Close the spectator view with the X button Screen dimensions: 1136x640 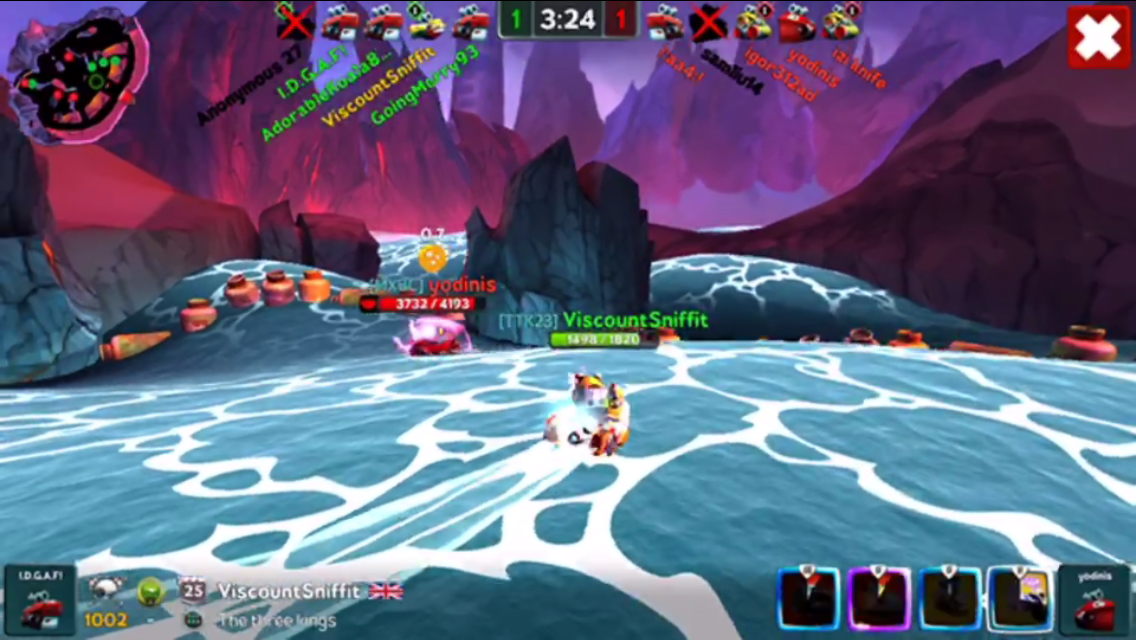[x=1098, y=38]
